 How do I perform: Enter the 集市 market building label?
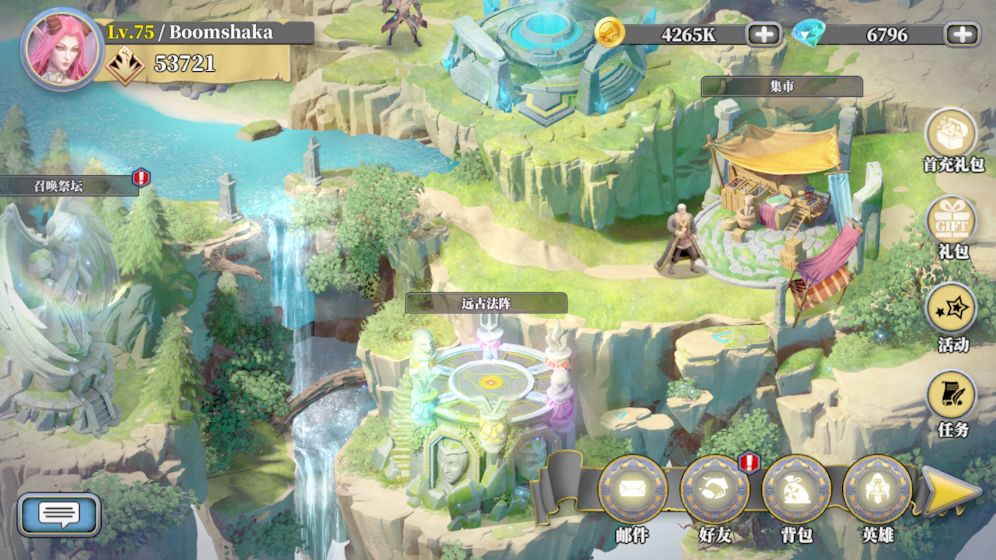pyautogui.click(x=782, y=87)
